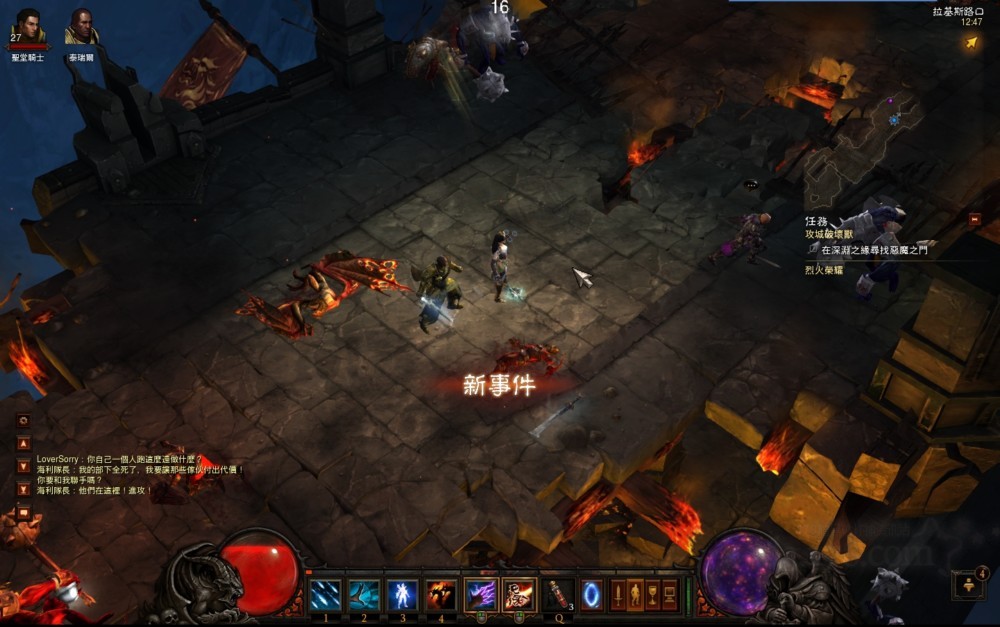Open chat settings via the gear icon

point(23,421)
